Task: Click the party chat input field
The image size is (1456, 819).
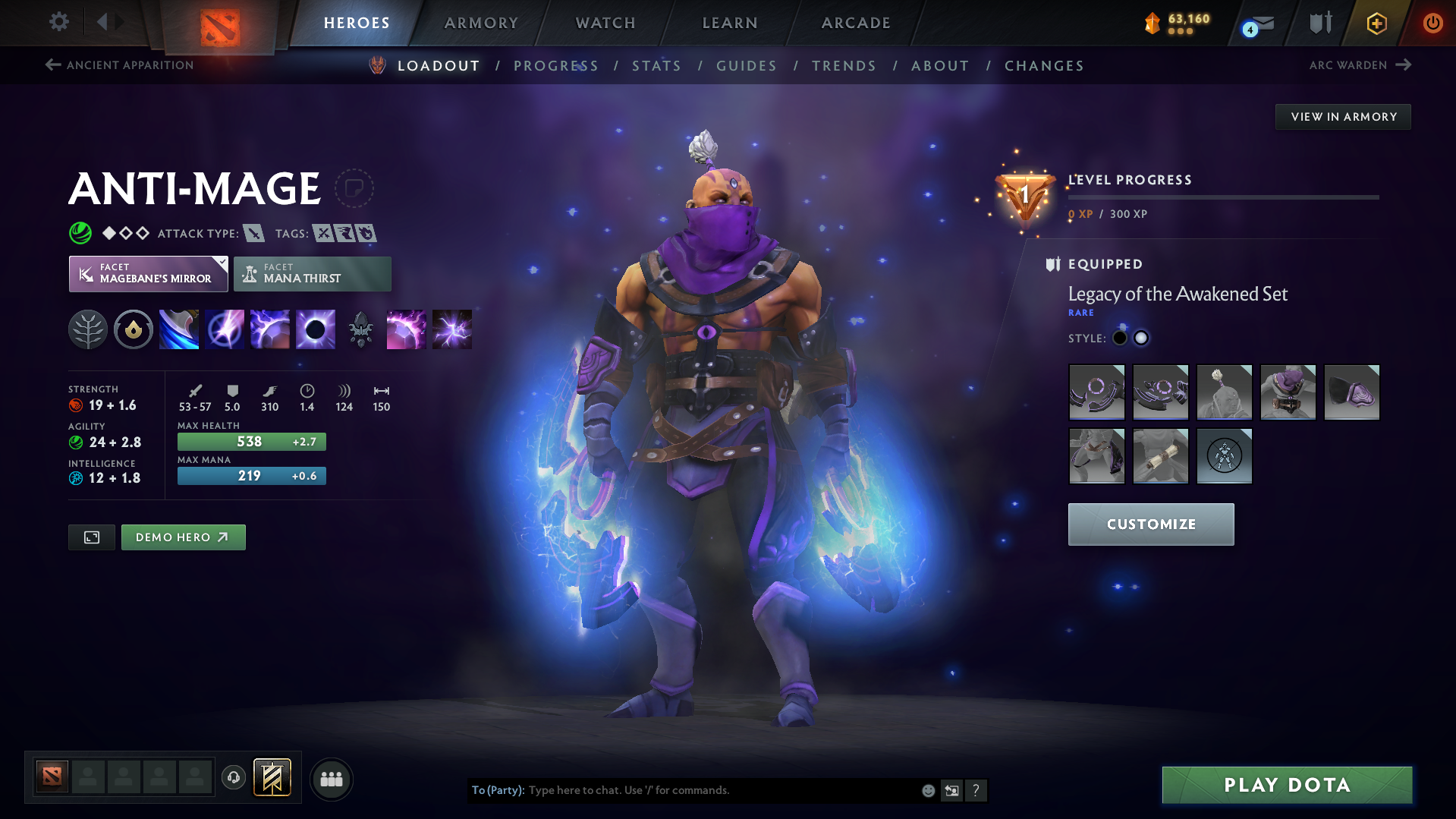Action: [683, 790]
